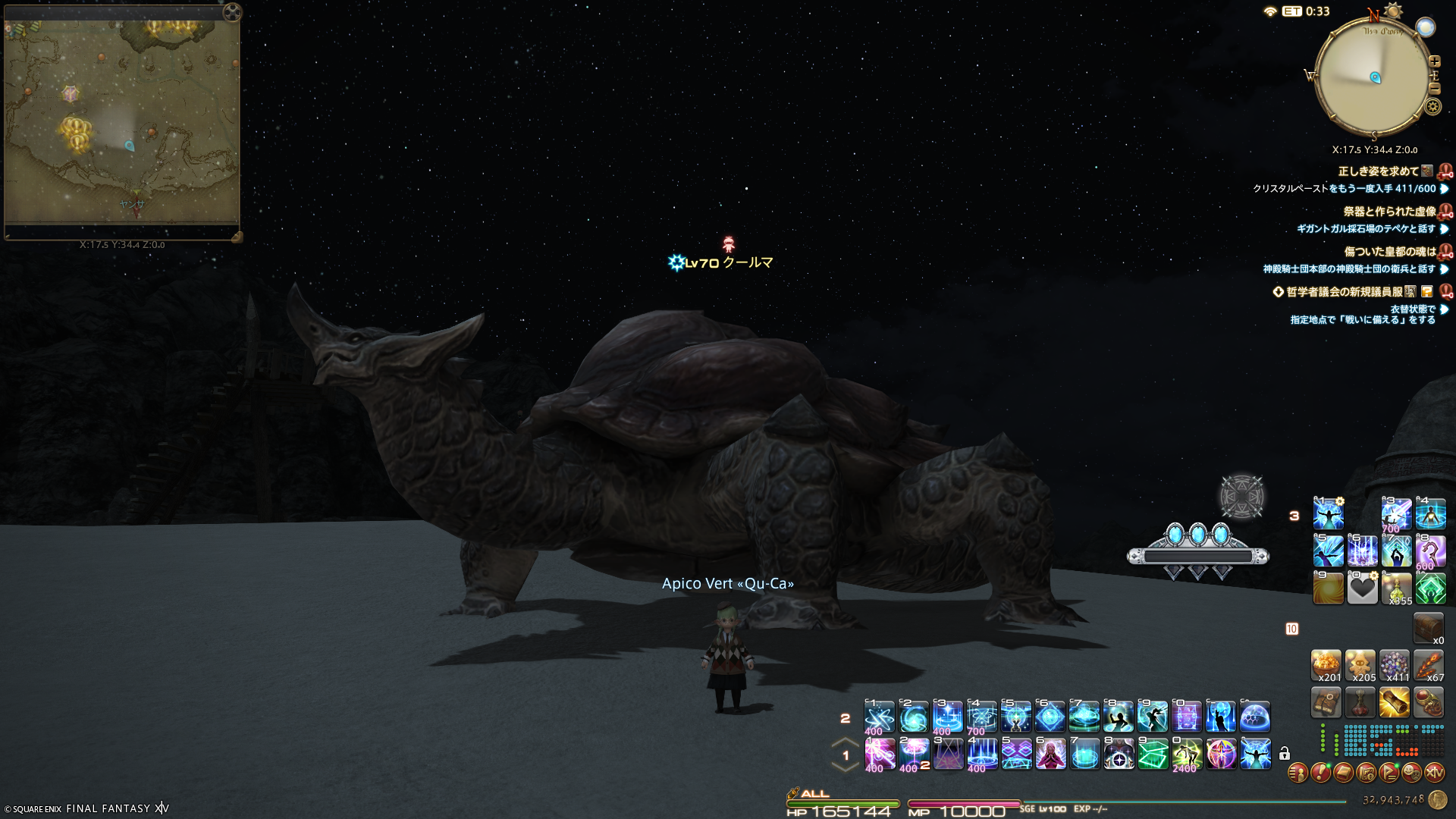Use the gingerbread cookie item with 205 count

[1360, 665]
